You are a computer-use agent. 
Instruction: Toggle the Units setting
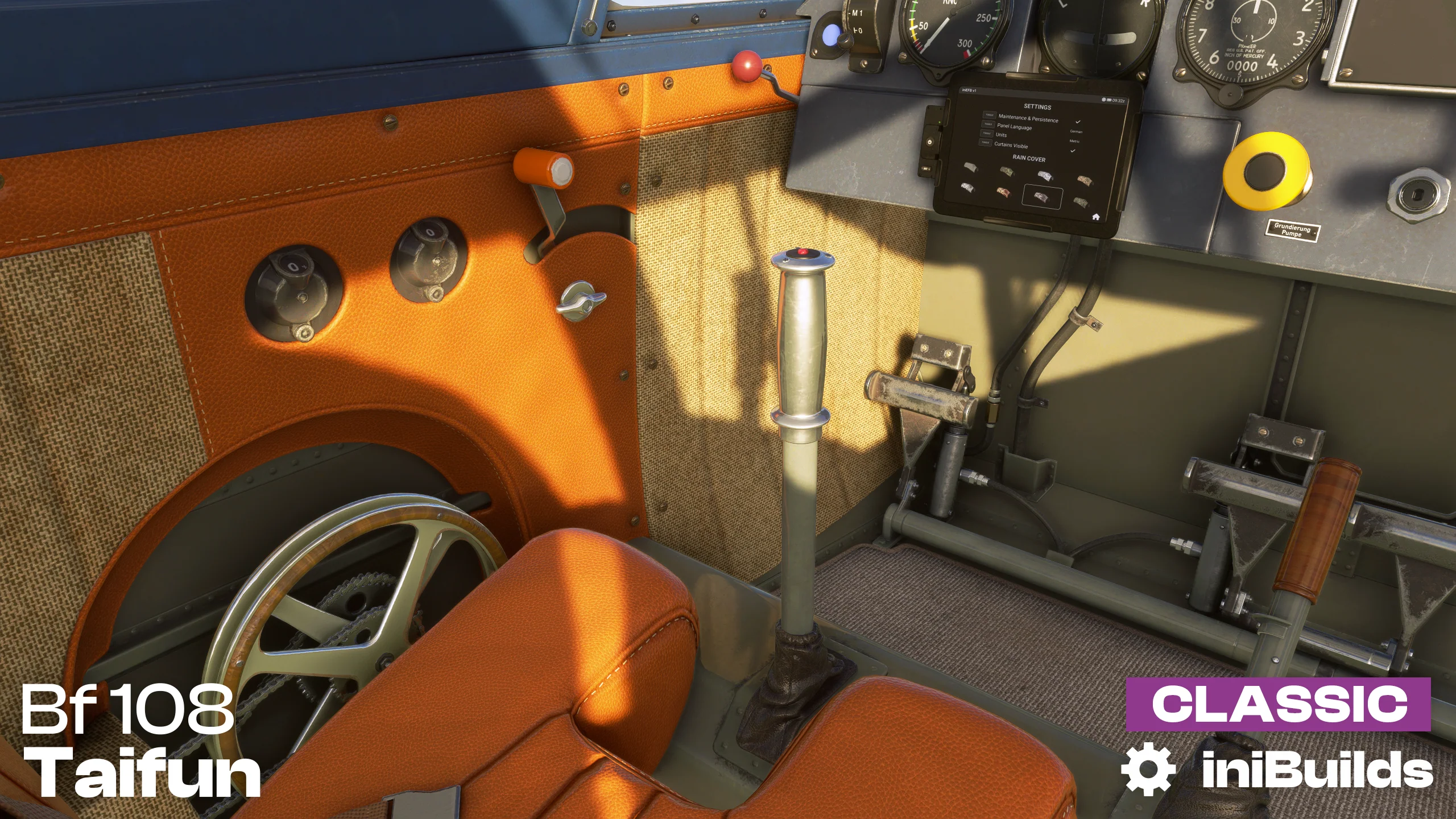987,133
